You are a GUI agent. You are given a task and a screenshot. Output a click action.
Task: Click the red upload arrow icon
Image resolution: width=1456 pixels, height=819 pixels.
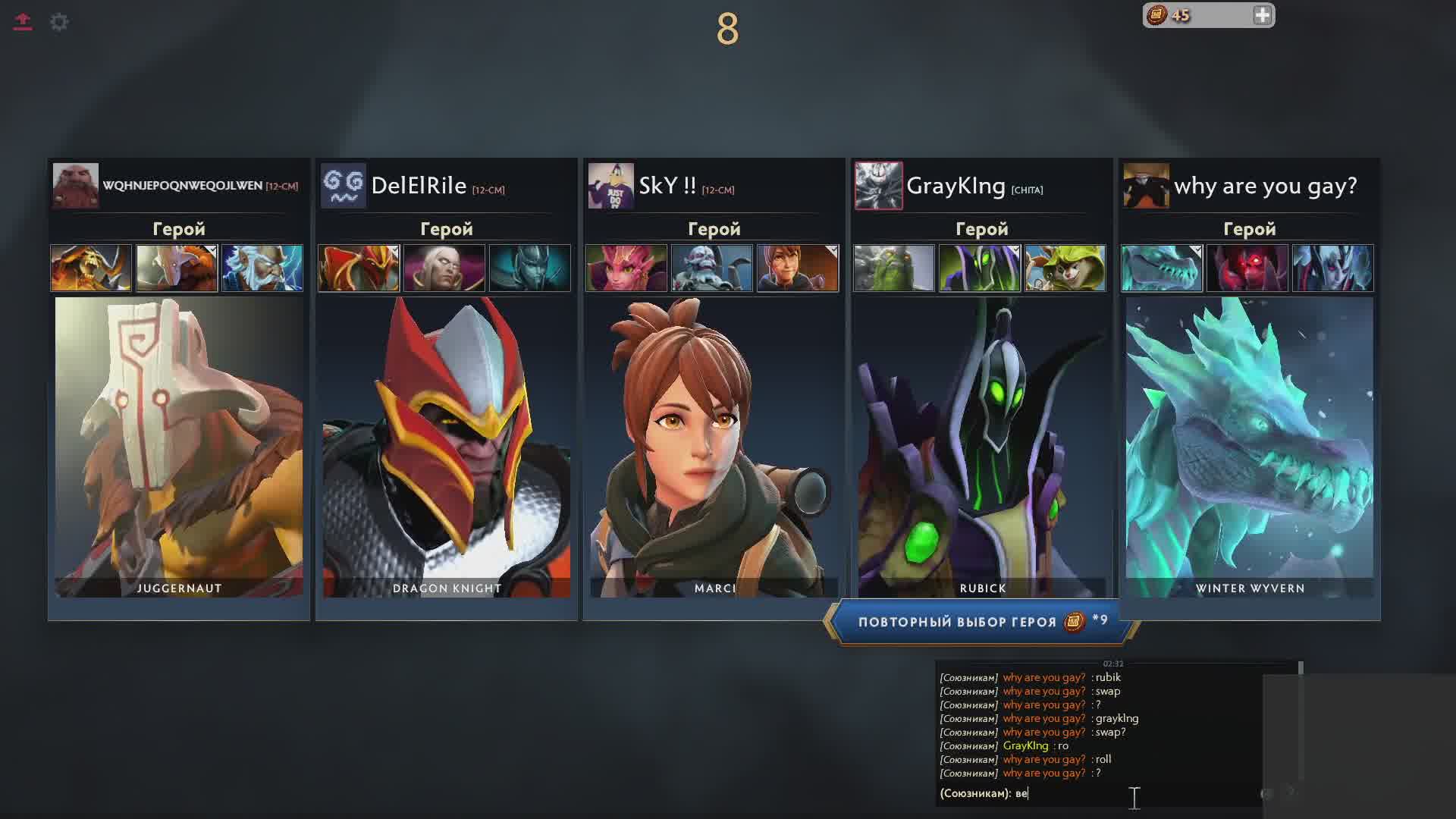pyautogui.click(x=23, y=22)
